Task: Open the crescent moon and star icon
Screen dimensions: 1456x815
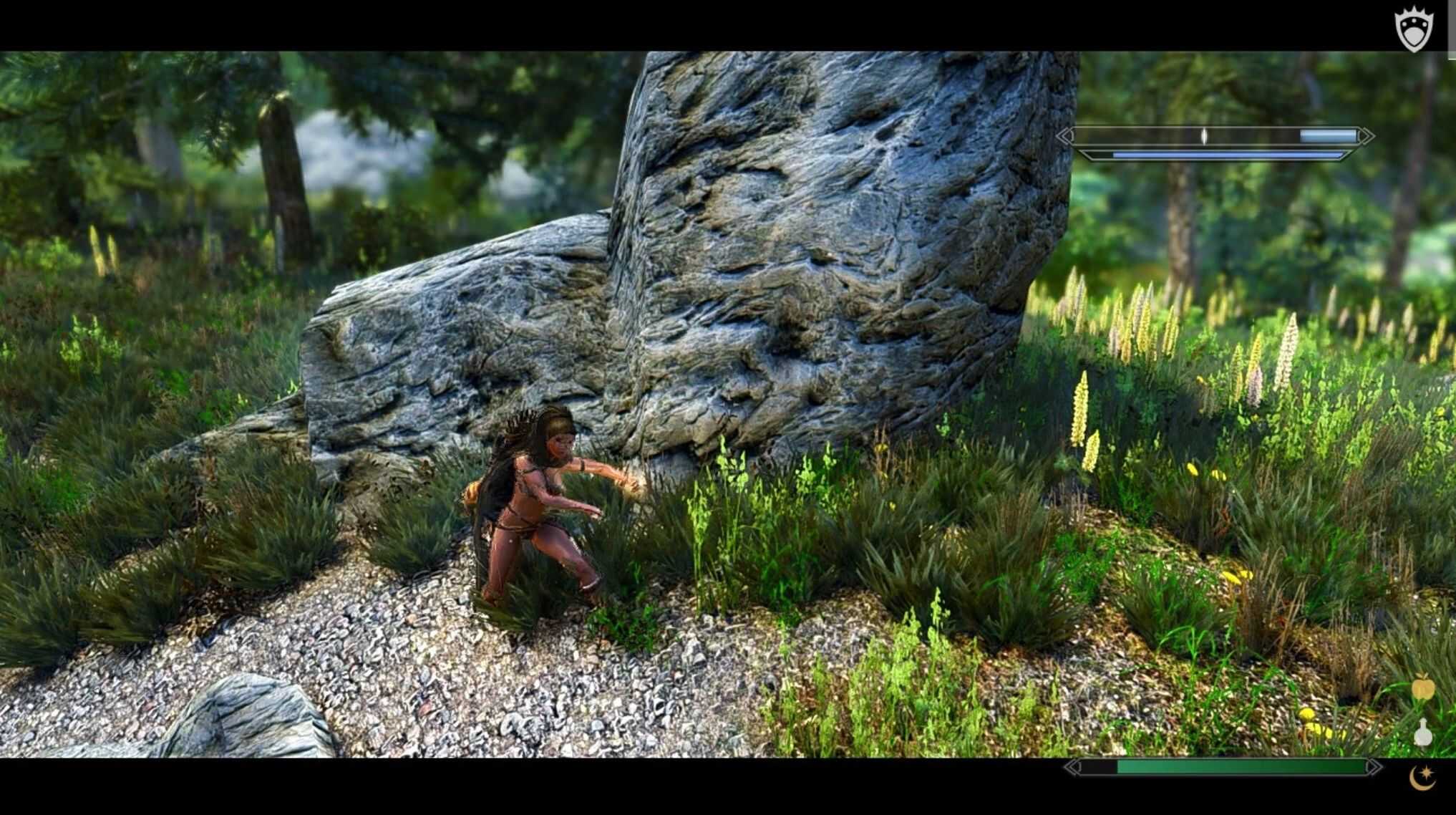Action: click(1422, 776)
